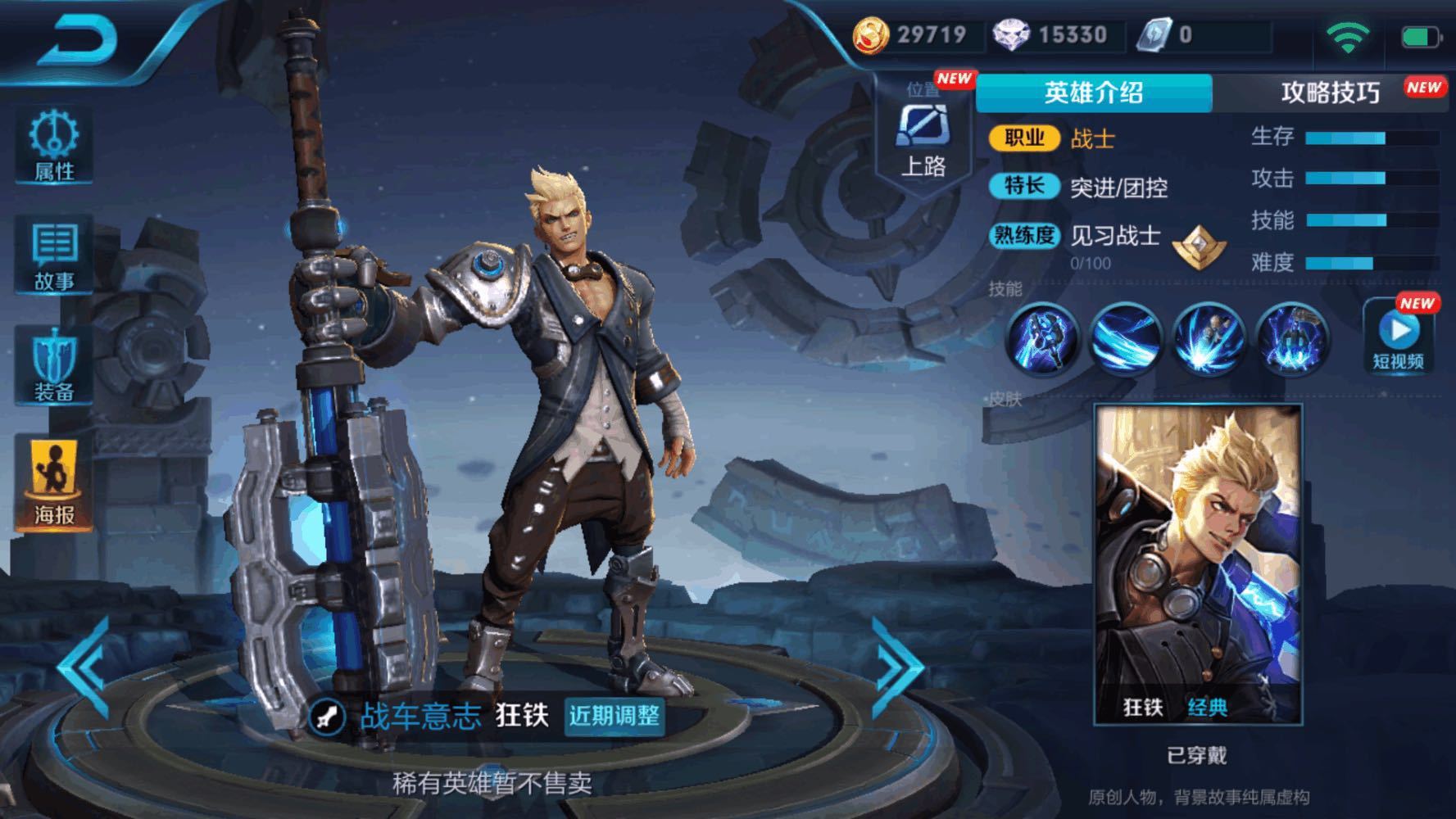Select the axe passive skill icon

[x=1042, y=338]
